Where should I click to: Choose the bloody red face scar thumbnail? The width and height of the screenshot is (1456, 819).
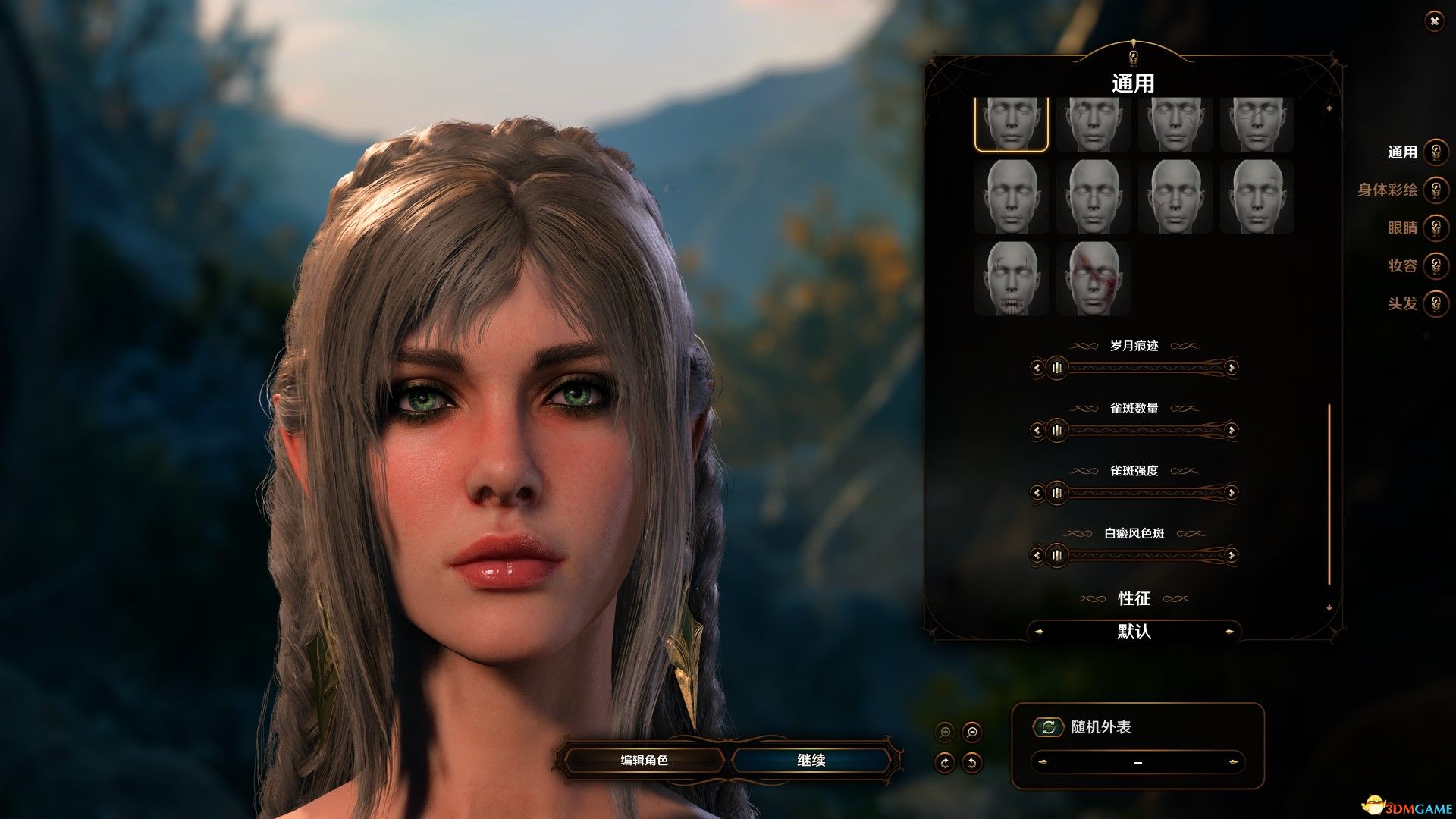tap(1093, 278)
